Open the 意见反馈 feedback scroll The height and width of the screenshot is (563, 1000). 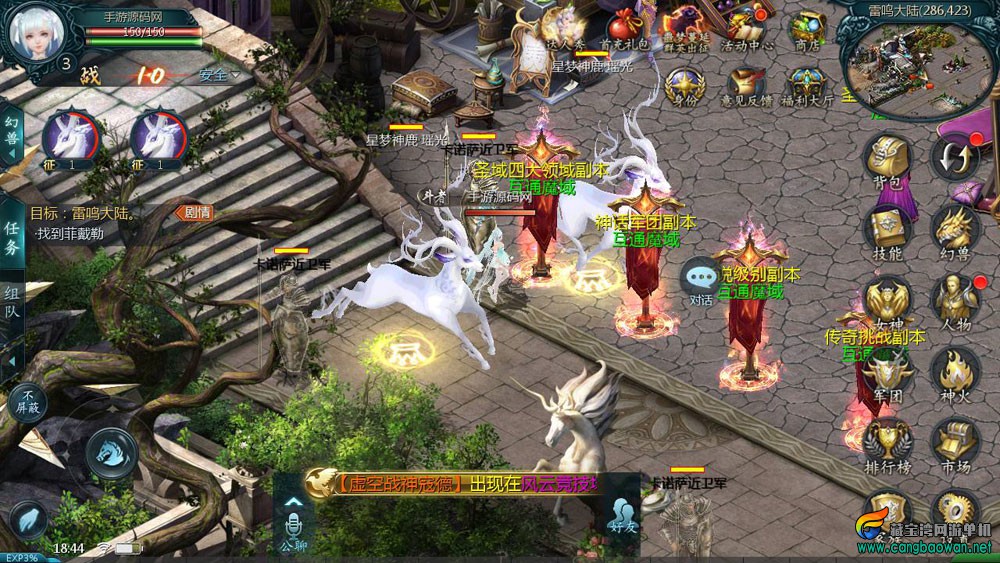745,86
